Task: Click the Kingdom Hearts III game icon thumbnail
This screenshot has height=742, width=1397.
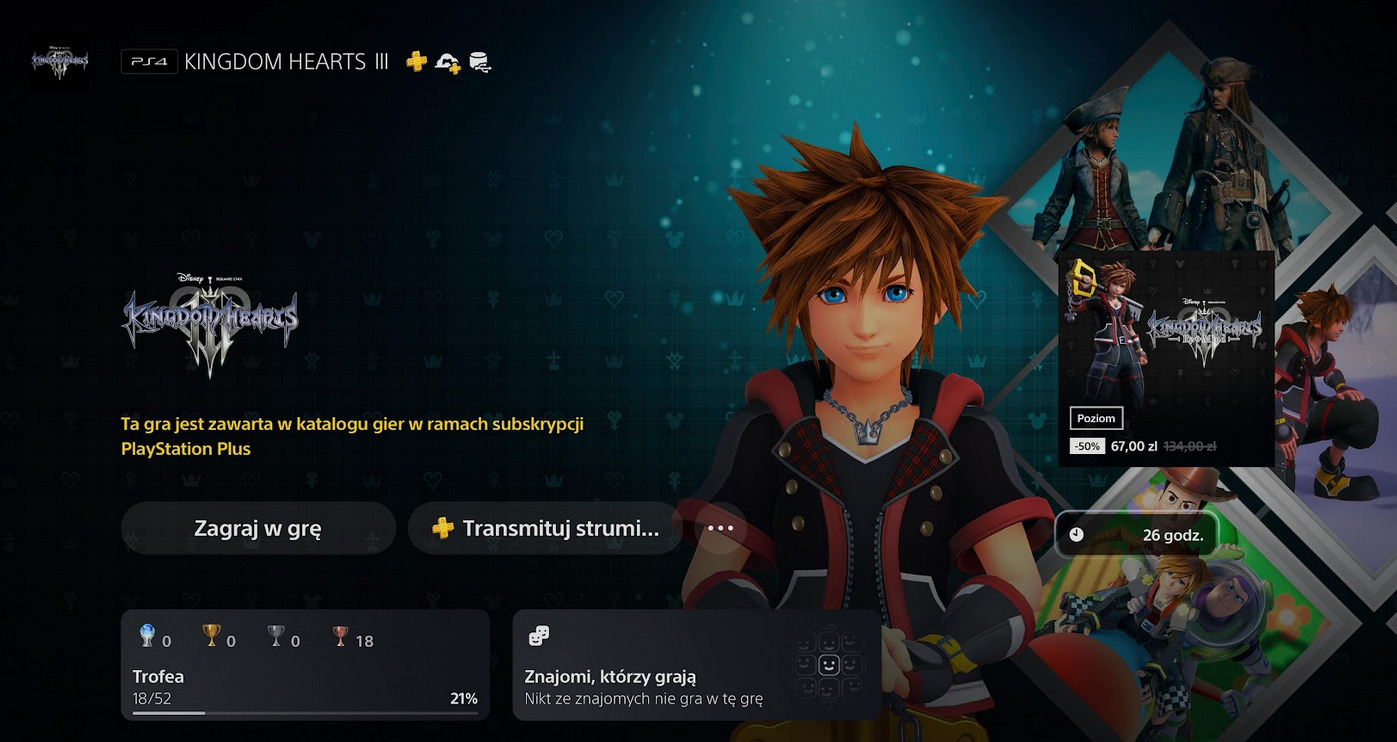Action: tap(60, 62)
